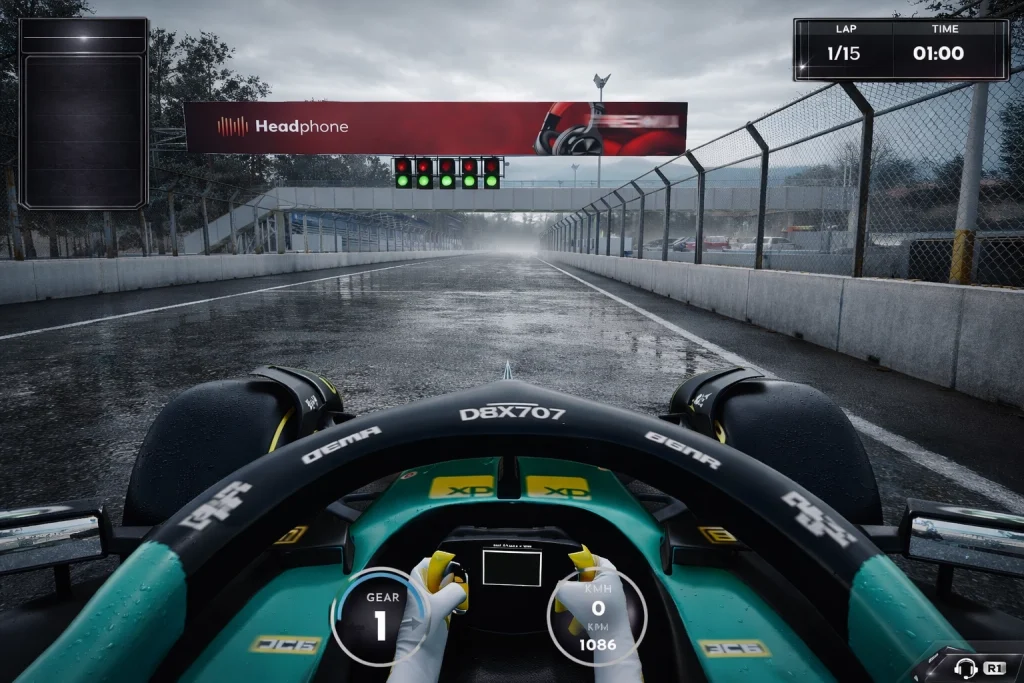Viewport: 1024px width, 683px height.
Task: Select the empty standings panel
Action: pos(84,114)
